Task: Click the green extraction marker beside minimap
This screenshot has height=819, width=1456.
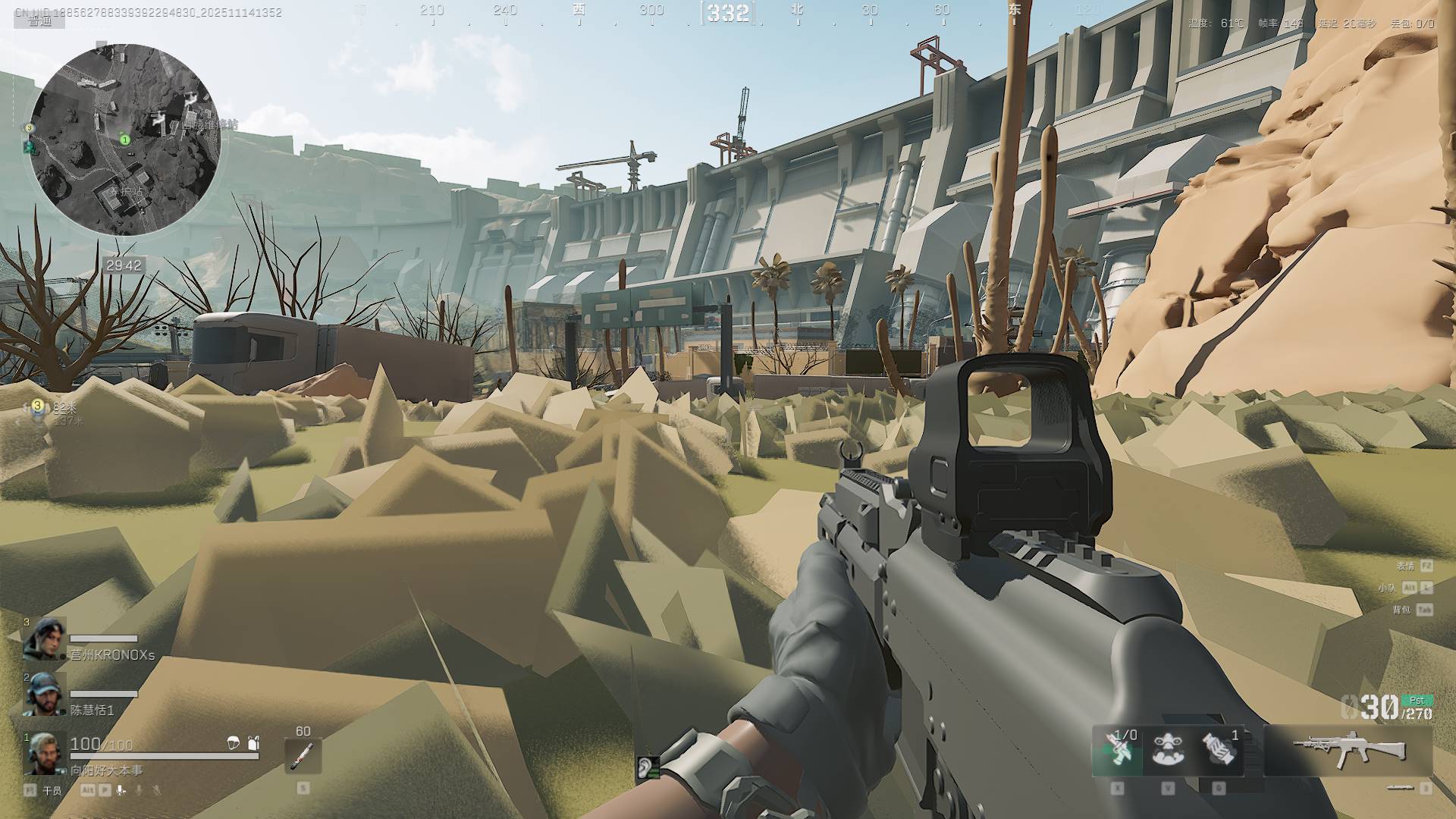Action: coord(29,146)
